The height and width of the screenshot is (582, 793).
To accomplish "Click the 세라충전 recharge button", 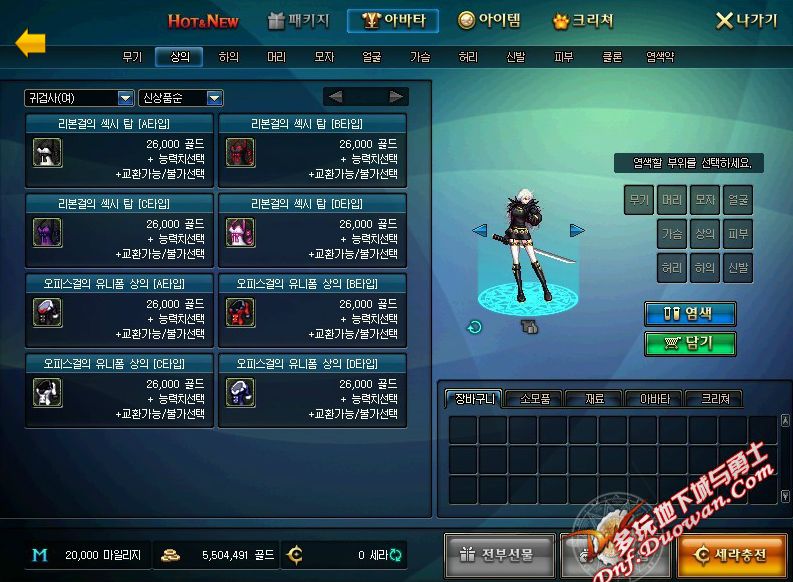I will [x=730, y=554].
